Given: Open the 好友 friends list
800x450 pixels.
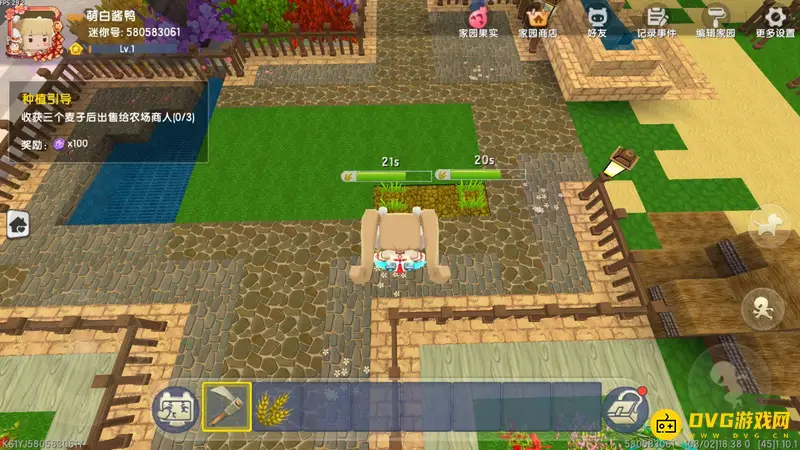Looking at the screenshot, I should coord(597,20).
